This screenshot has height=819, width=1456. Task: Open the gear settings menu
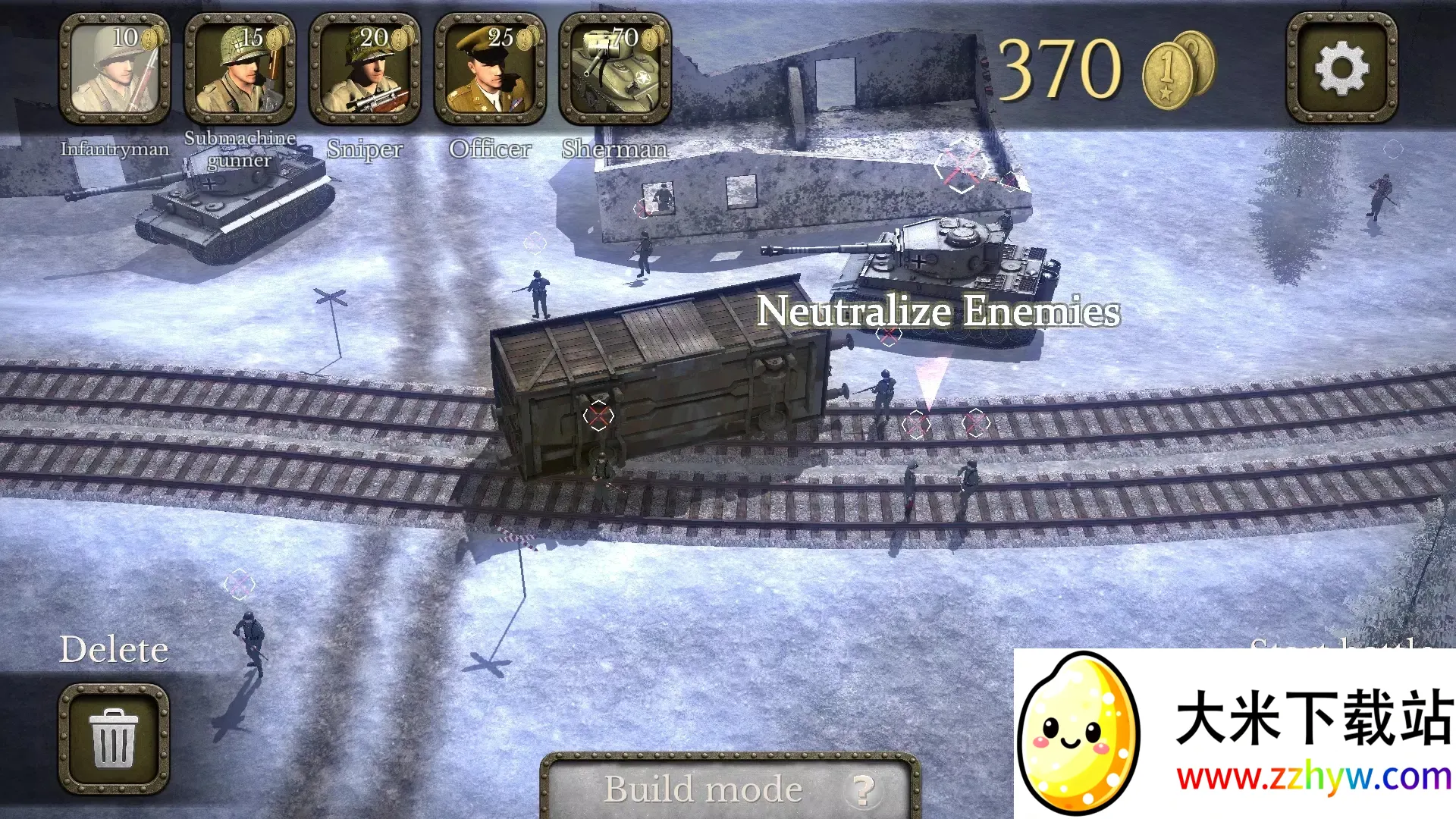(x=1341, y=68)
